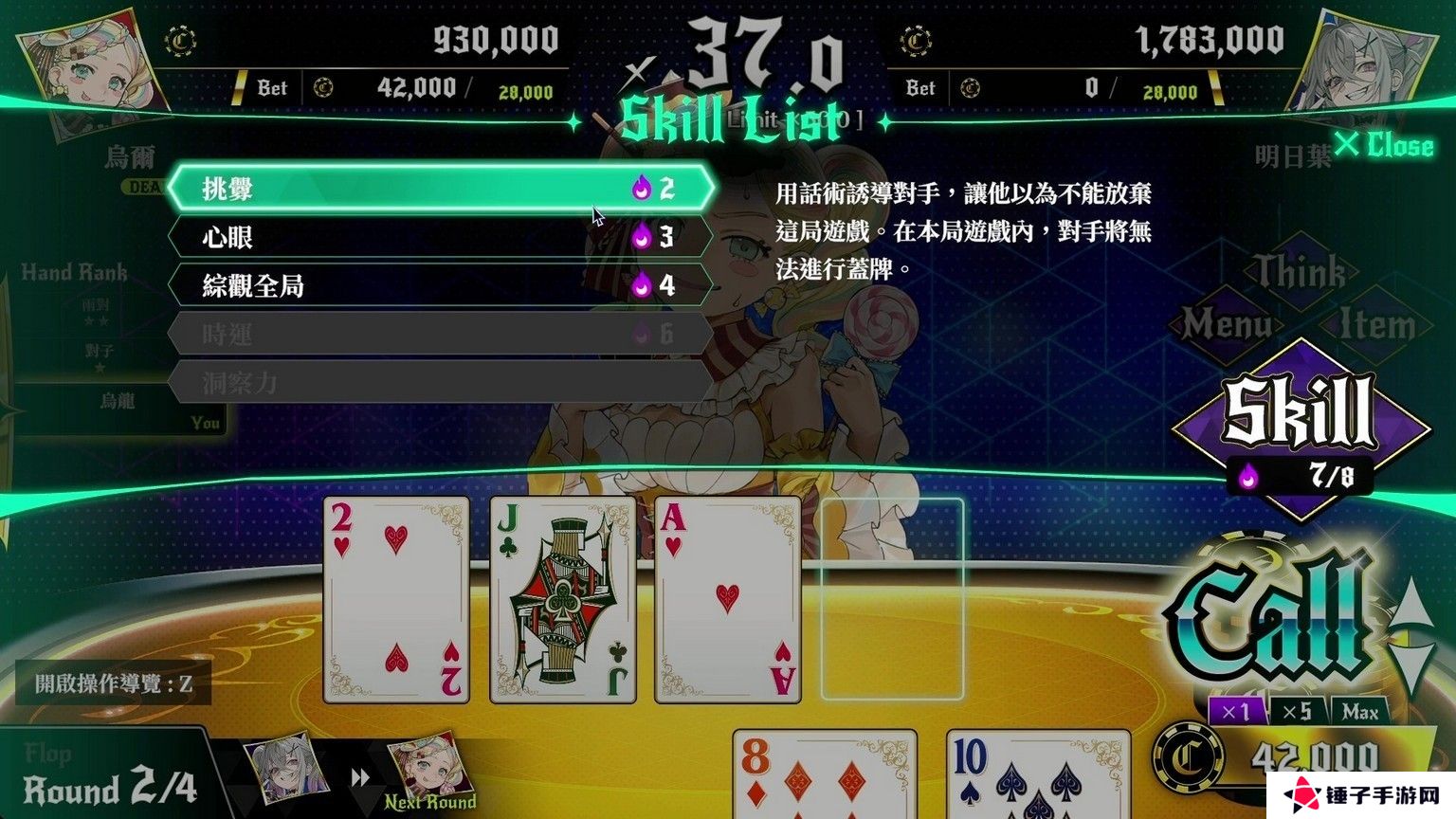
Task: Choose the 心眼 skill costing 3
Action: click(441, 237)
